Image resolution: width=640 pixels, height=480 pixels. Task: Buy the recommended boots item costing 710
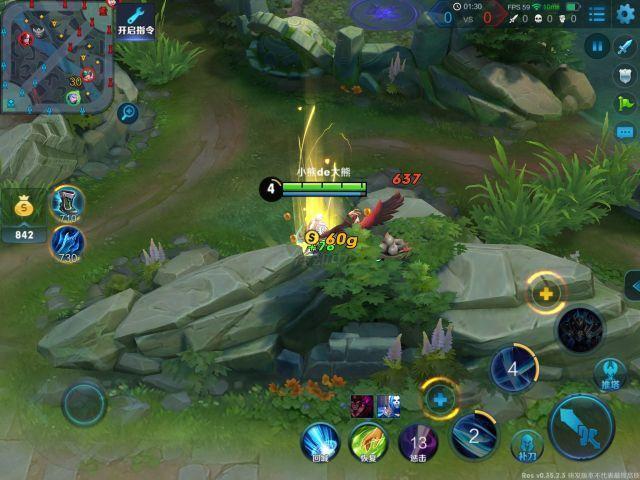click(68, 203)
